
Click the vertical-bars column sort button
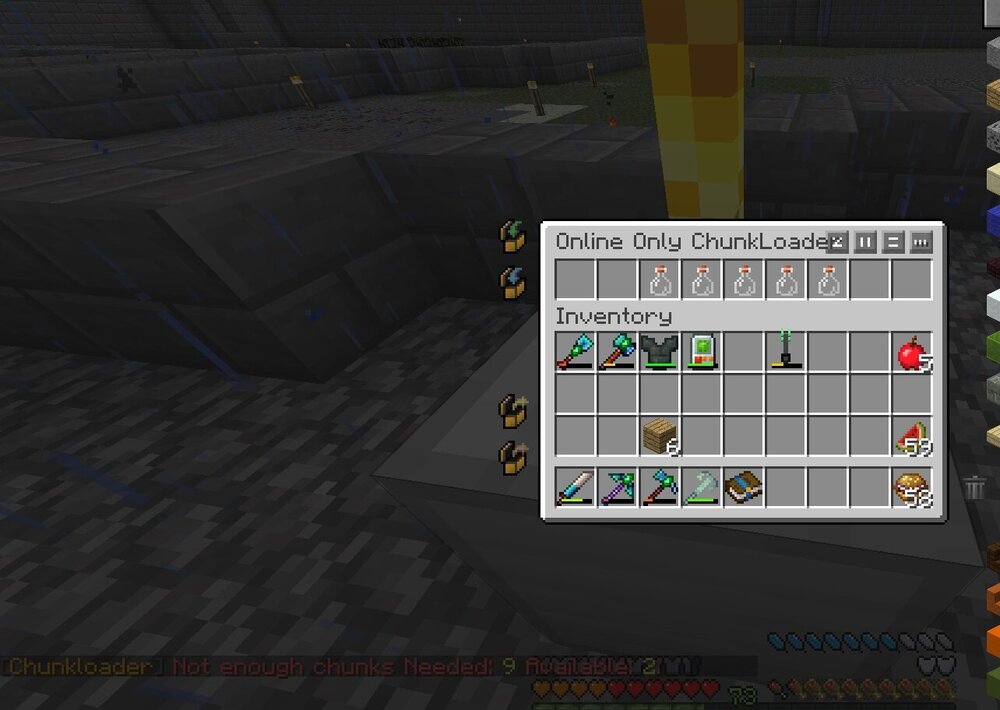(866, 242)
